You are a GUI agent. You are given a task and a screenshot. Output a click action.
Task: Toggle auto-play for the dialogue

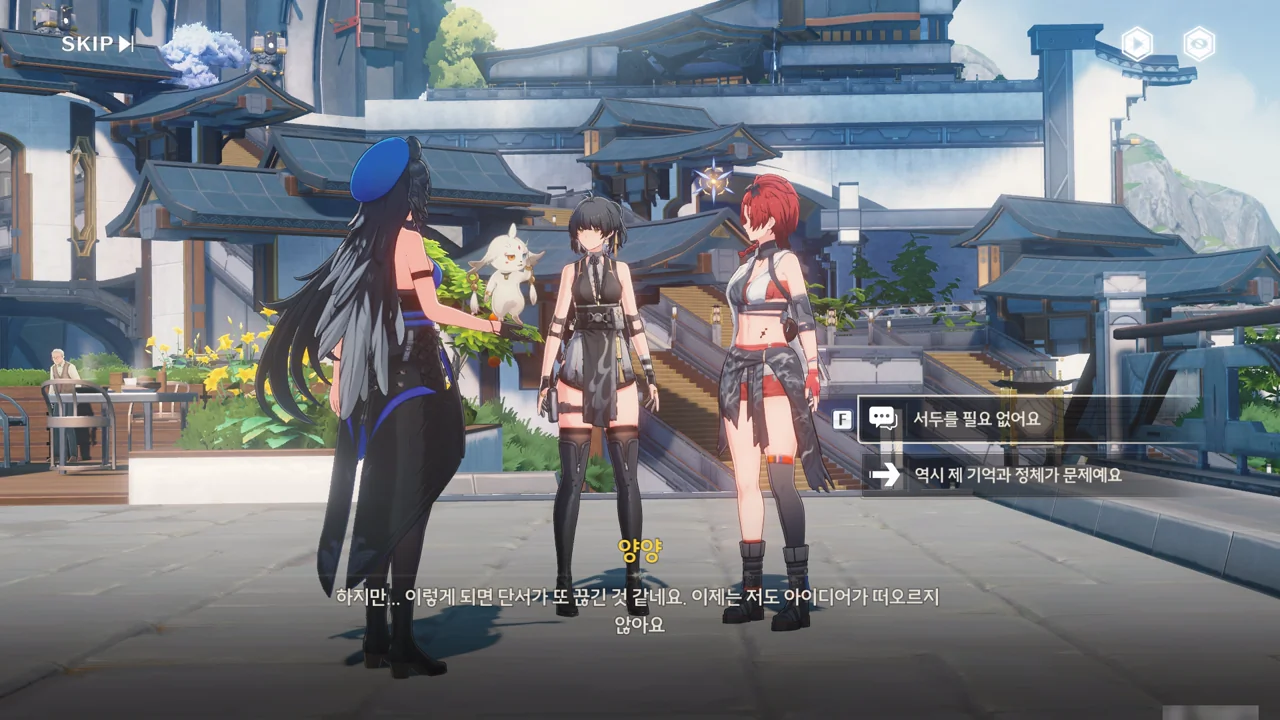pyautogui.click(x=1136, y=44)
